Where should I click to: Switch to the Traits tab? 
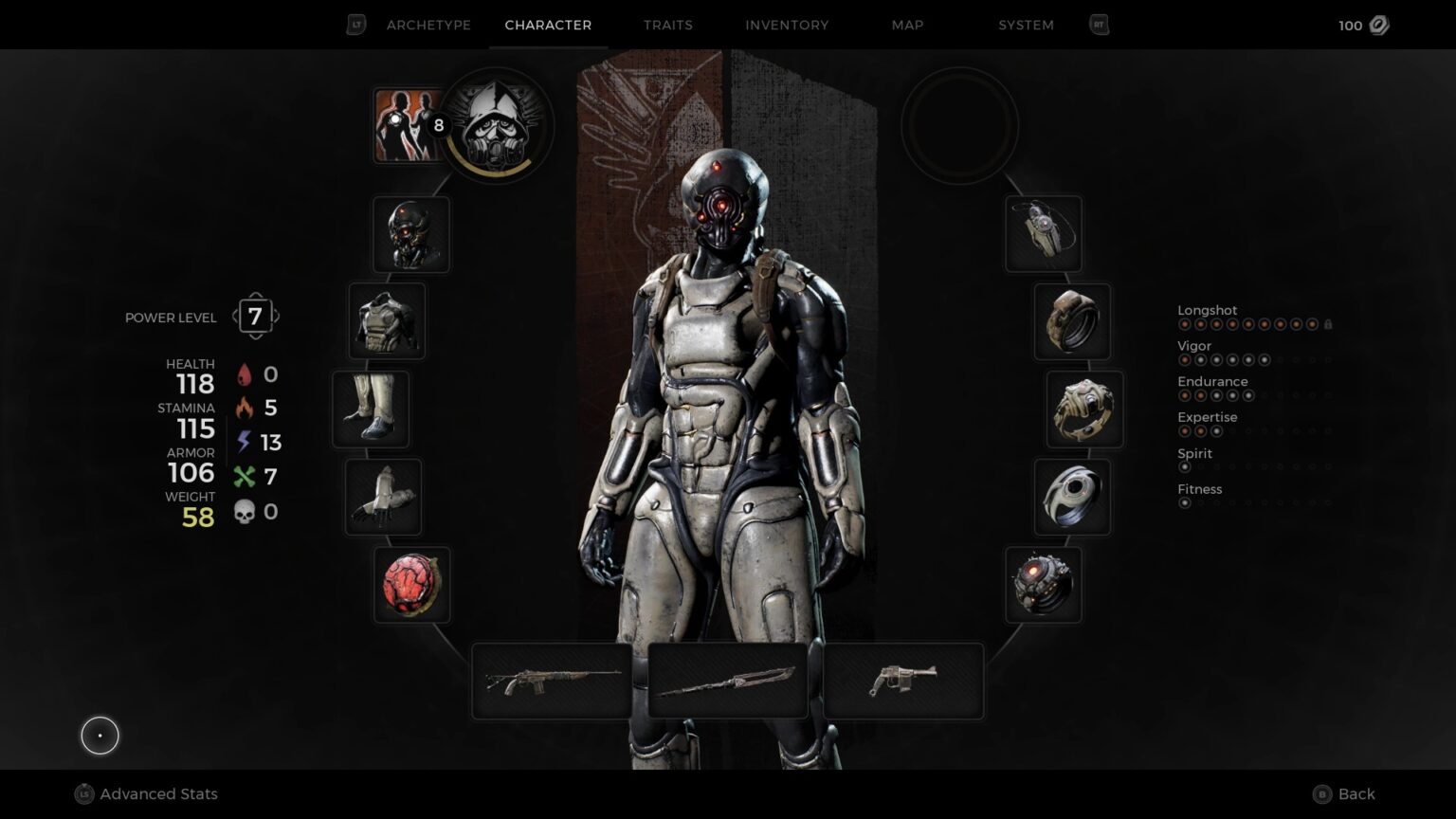coord(667,25)
